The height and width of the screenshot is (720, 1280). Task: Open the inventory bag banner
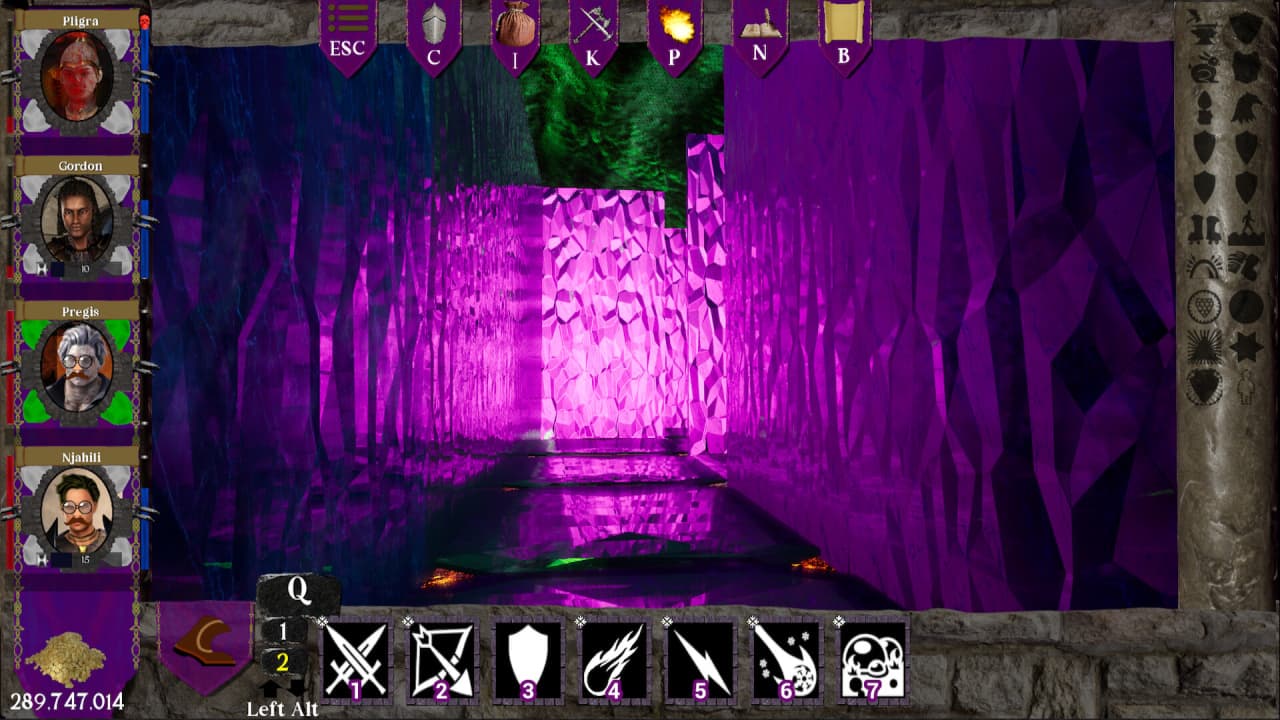click(515, 34)
